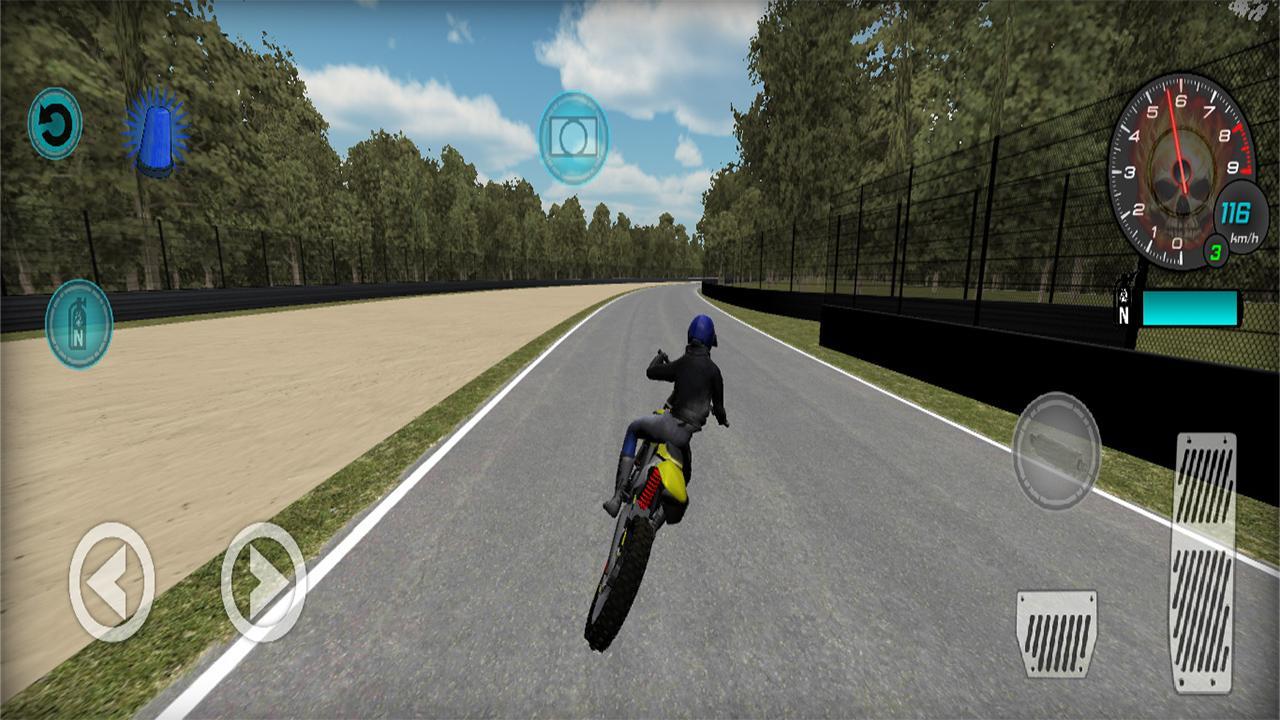
Task: Tap the neutral N indicator
Action: pyautogui.click(x=1125, y=313)
